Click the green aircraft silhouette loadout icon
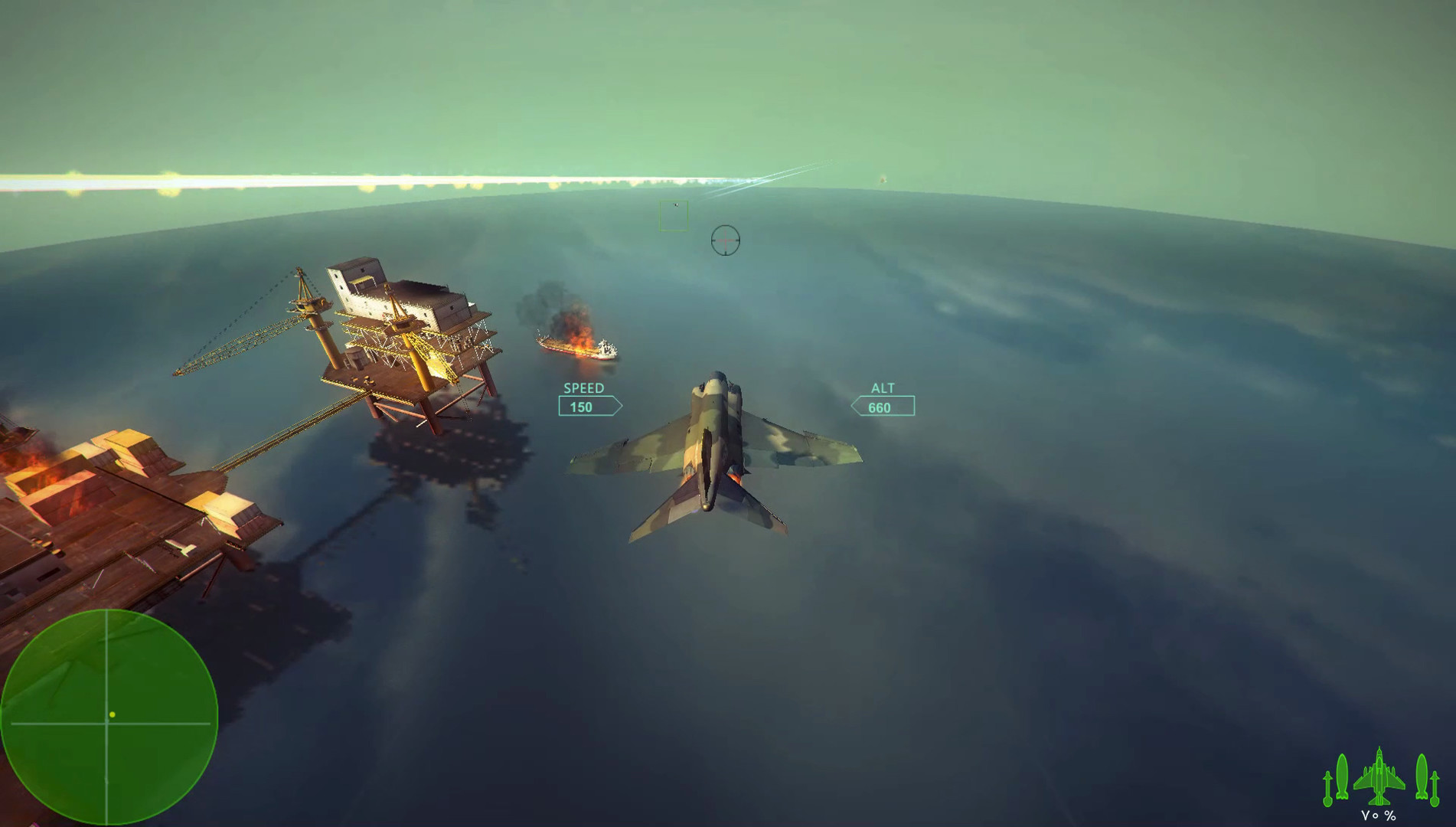The width and height of the screenshot is (1456, 827). click(1379, 776)
